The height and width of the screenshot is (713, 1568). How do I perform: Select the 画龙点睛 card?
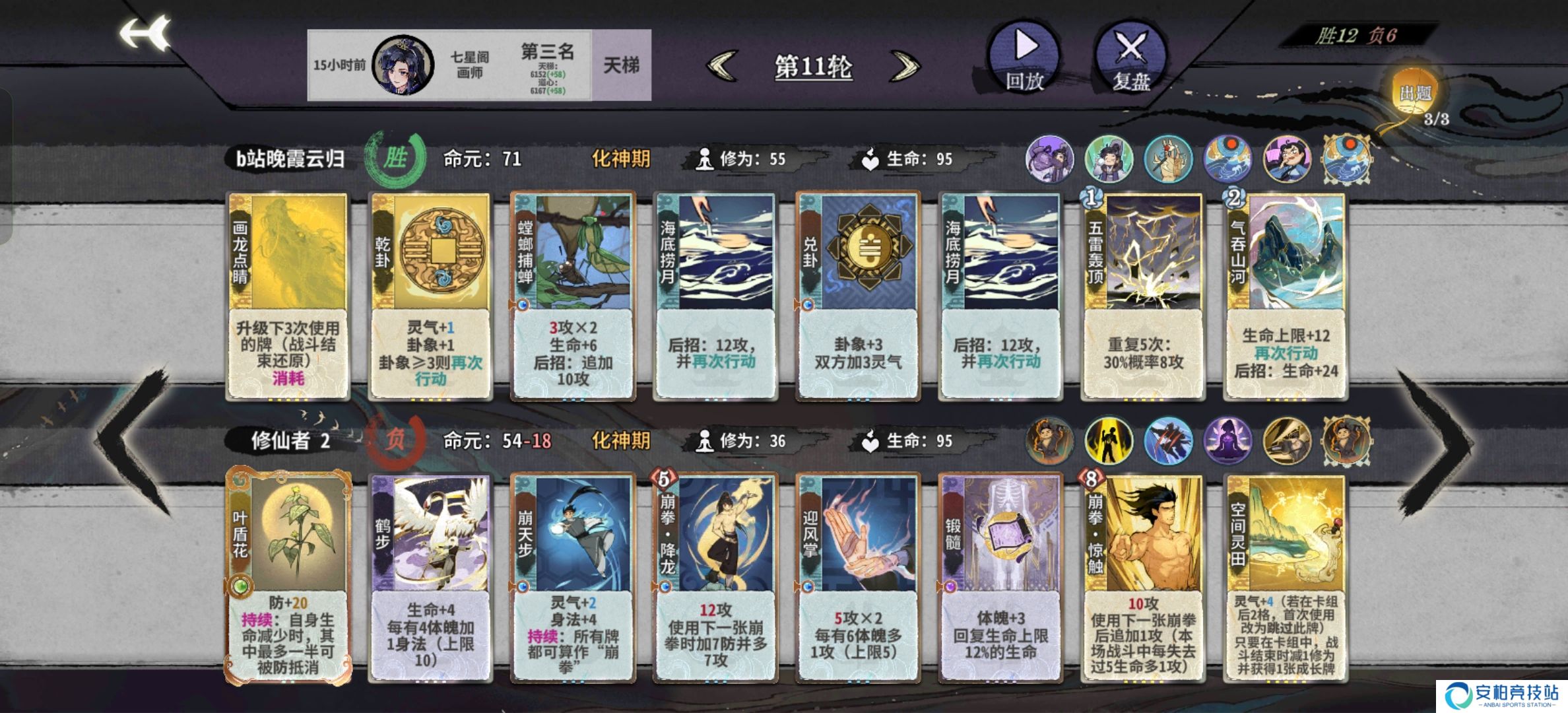288,296
